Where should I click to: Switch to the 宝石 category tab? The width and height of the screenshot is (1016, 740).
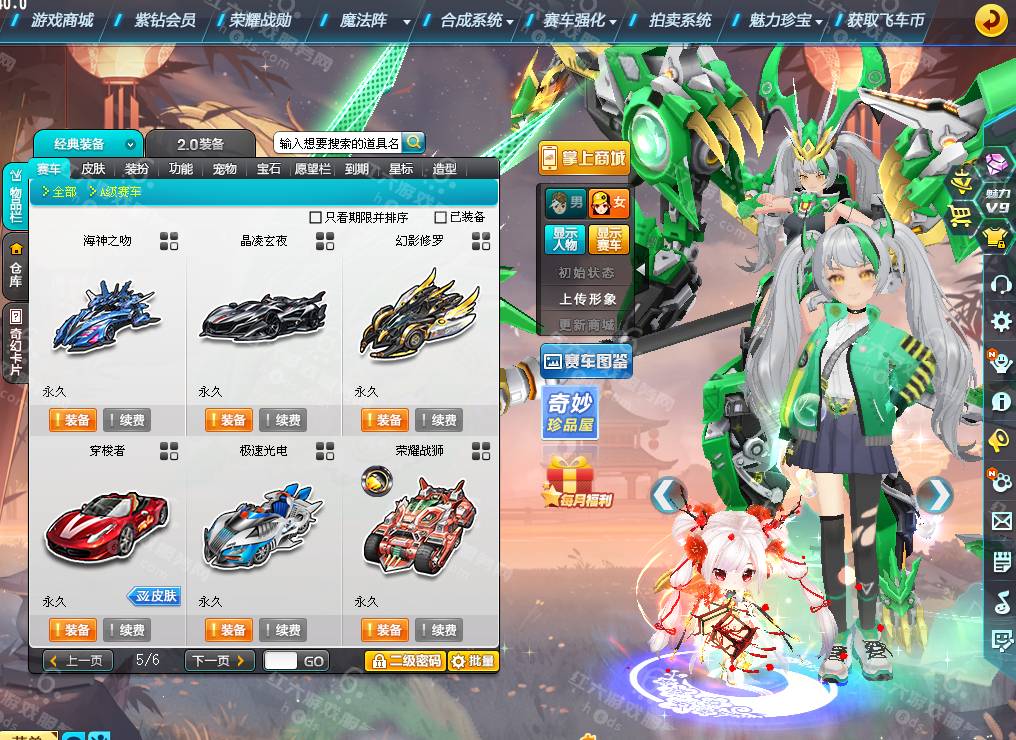(x=269, y=169)
